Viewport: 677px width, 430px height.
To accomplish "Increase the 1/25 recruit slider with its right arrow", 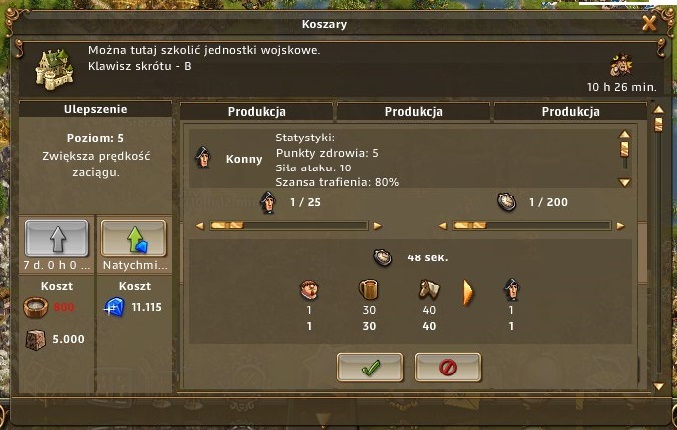I will click(377, 225).
